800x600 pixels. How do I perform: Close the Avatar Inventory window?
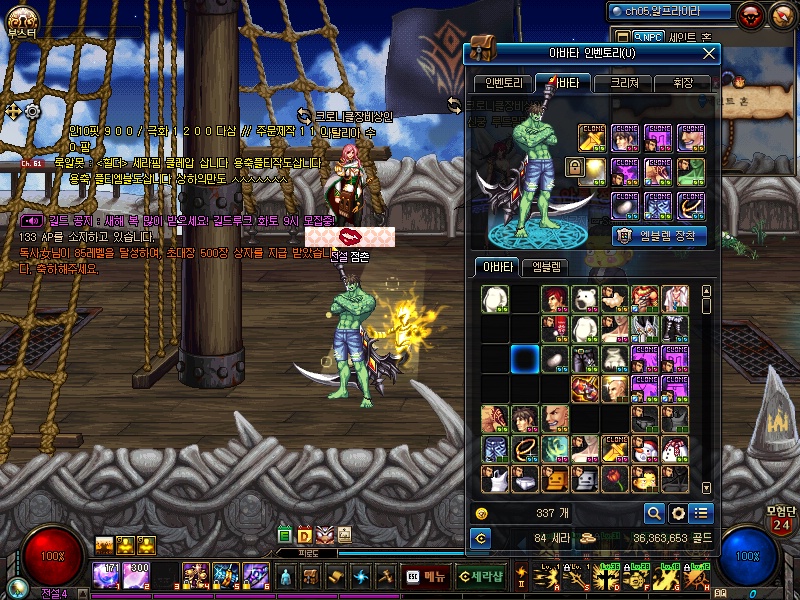tap(708, 53)
